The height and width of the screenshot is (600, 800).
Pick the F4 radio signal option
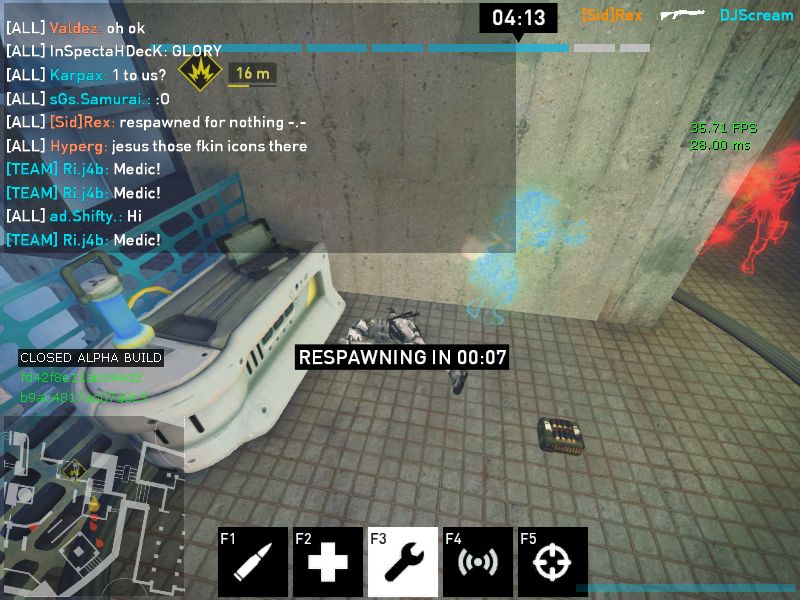click(x=478, y=562)
